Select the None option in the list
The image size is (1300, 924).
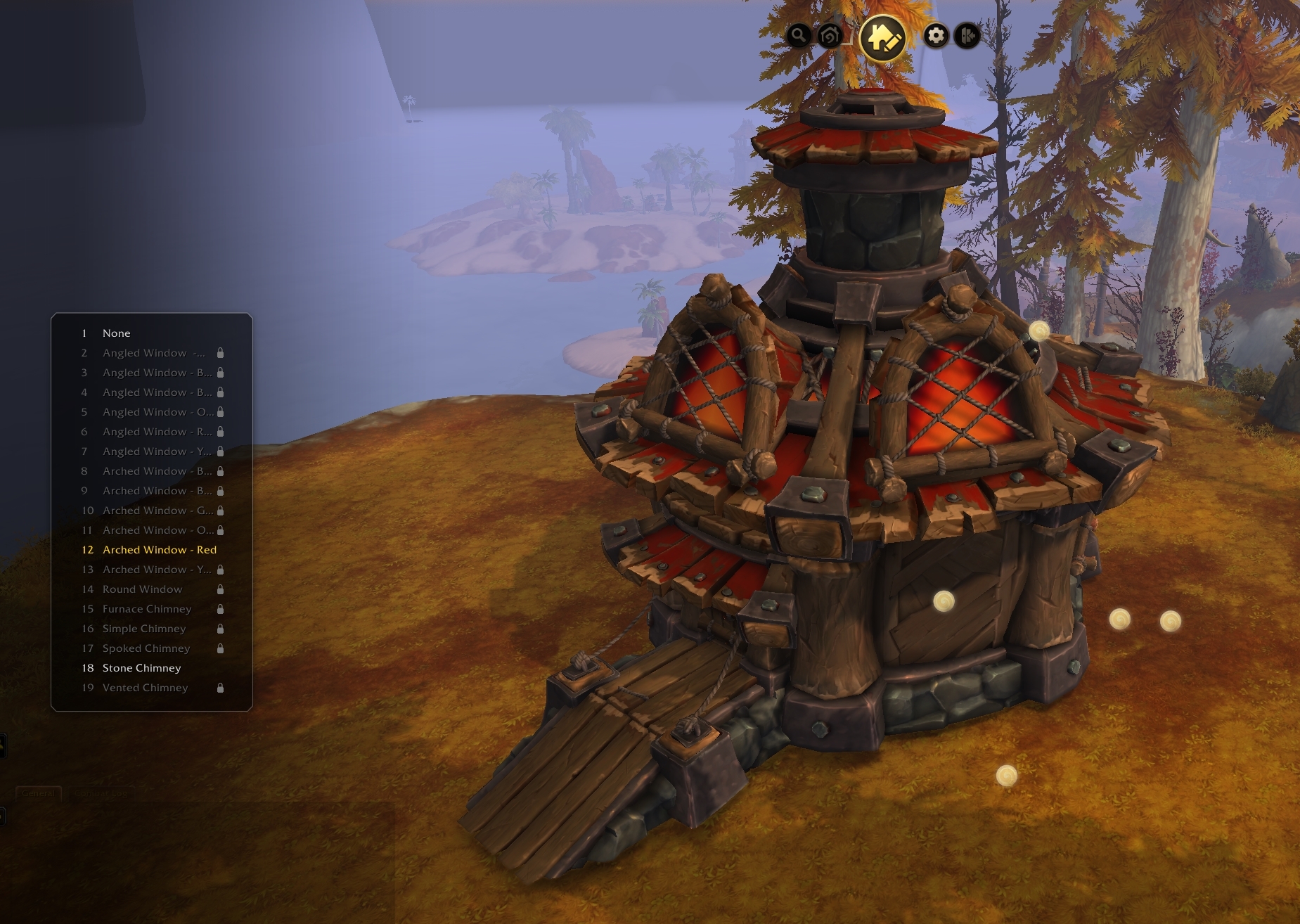pos(117,333)
